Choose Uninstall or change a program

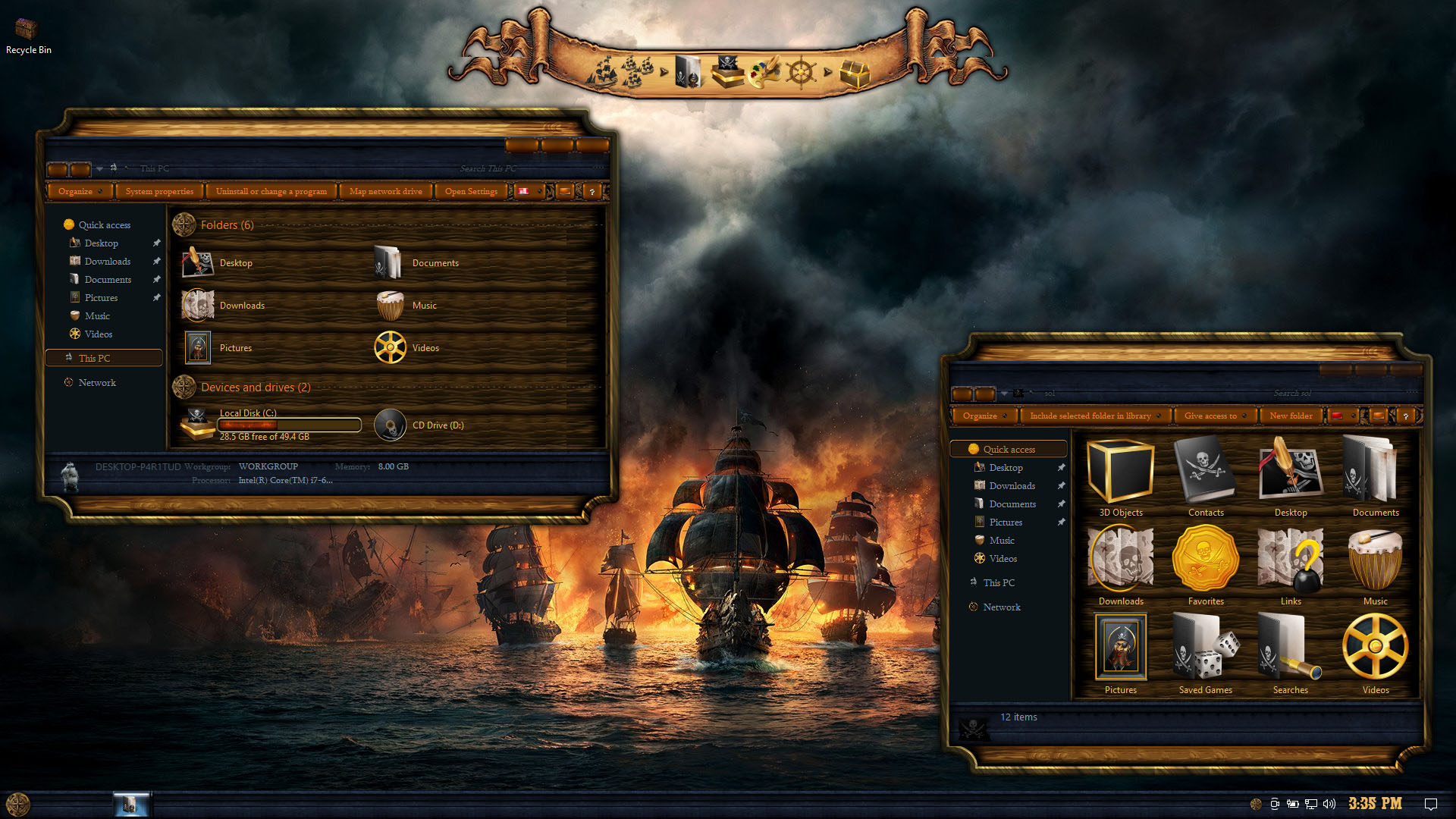[271, 191]
